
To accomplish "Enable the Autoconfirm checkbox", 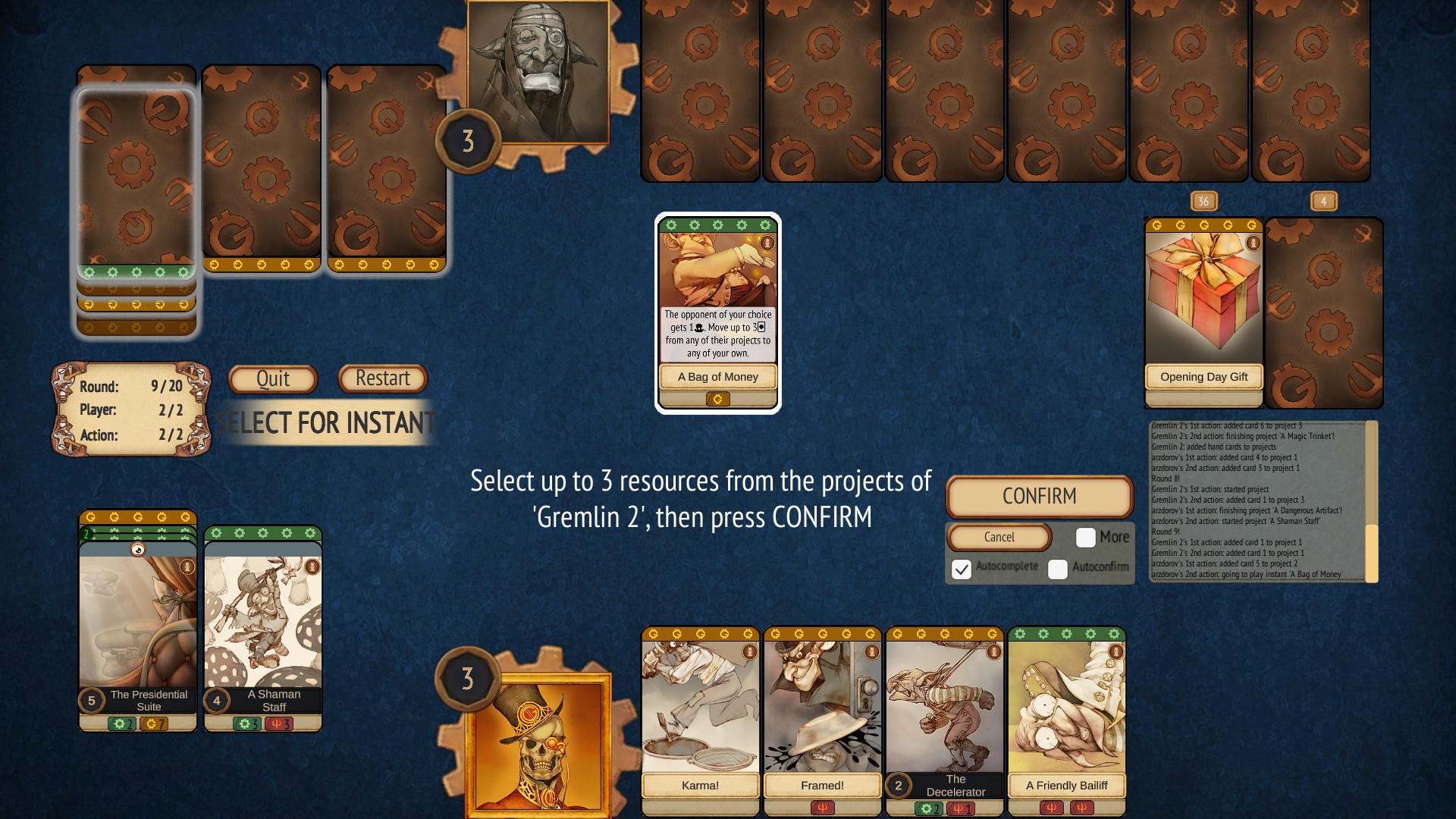I will 1057,569.
